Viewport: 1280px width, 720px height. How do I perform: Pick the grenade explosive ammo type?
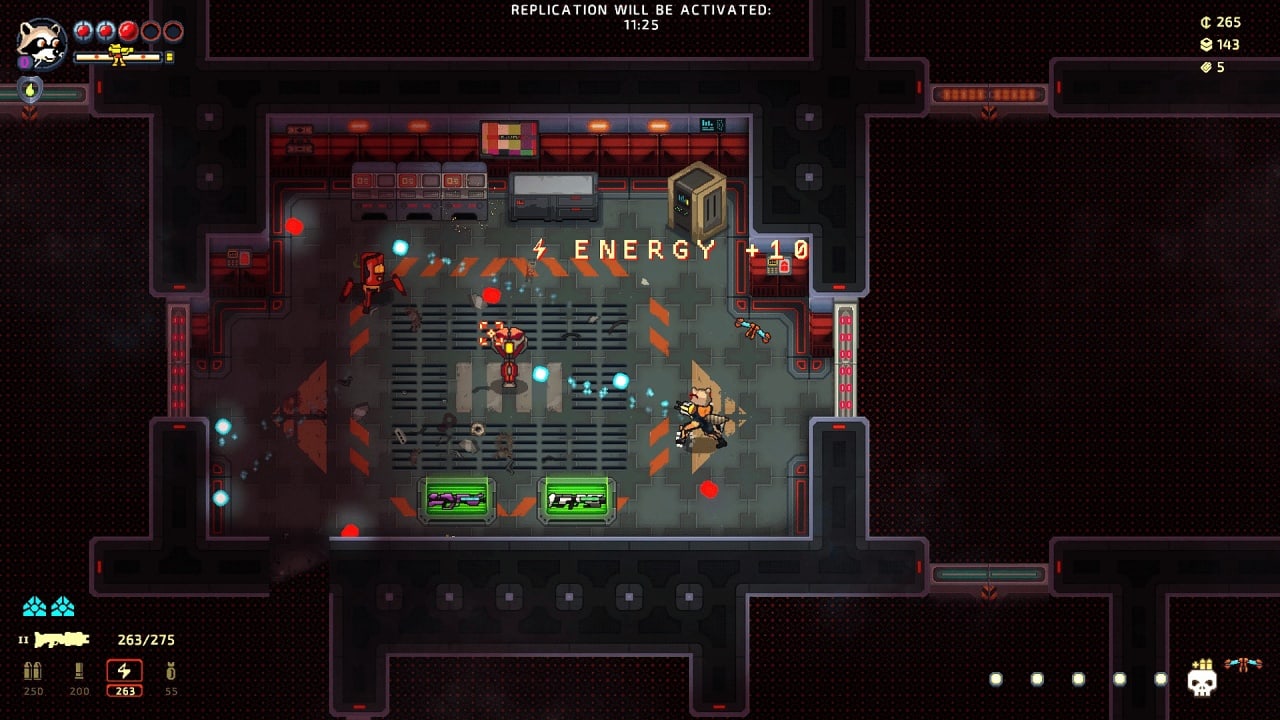pos(171,672)
